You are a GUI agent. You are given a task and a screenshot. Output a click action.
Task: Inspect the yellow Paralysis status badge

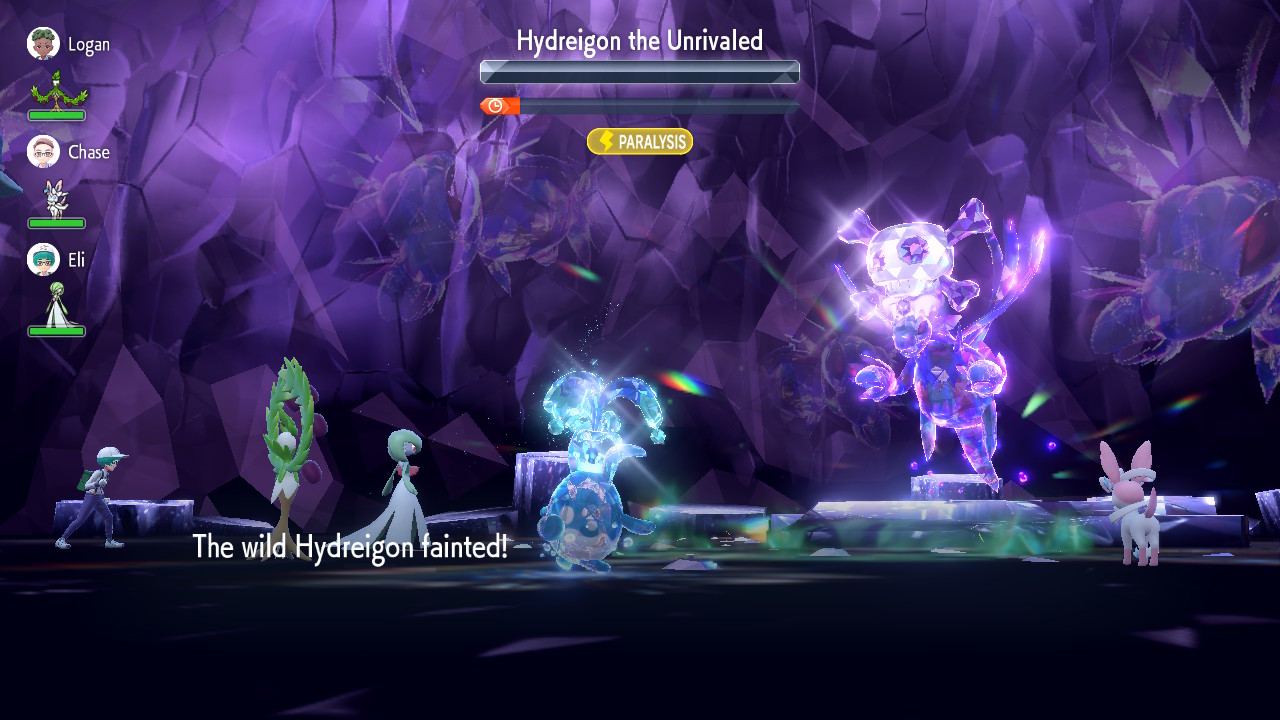(x=640, y=142)
